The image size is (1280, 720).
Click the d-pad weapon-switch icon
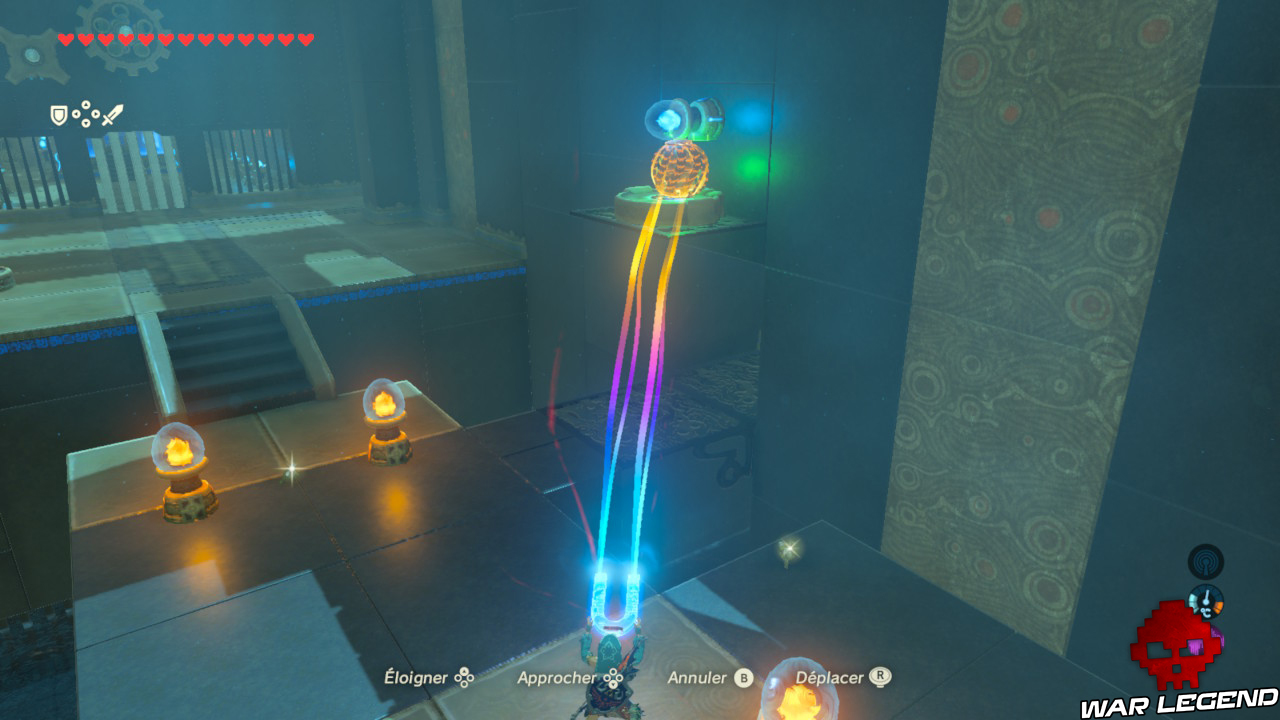click(86, 113)
